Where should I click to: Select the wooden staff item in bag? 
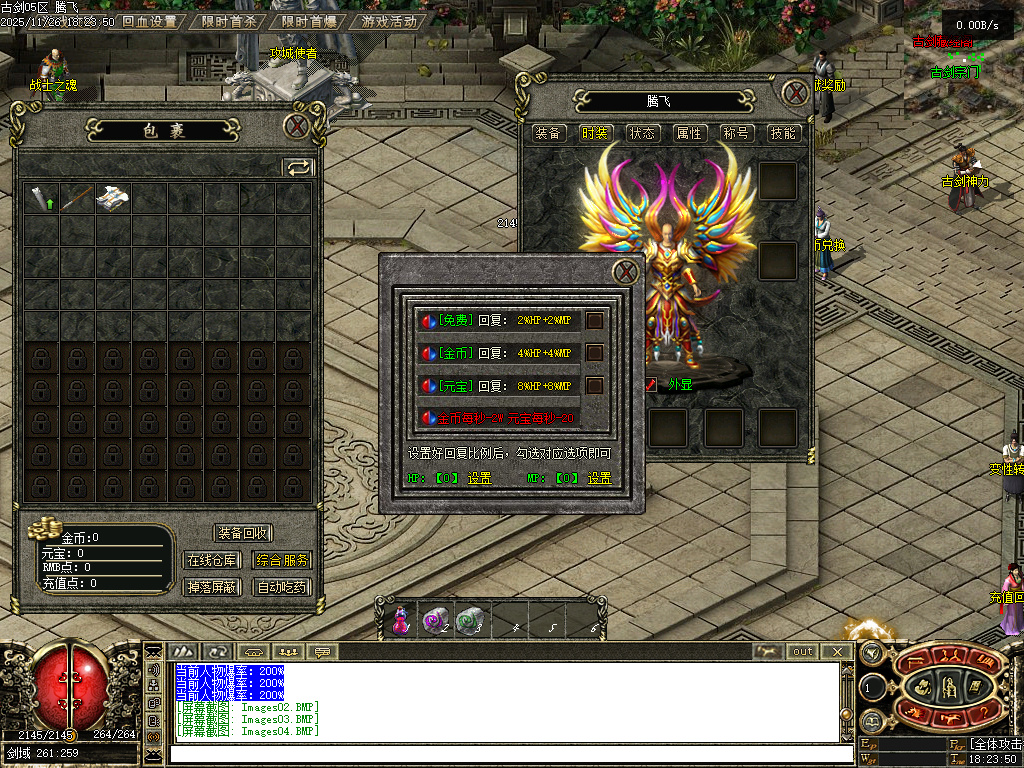coord(77,197)
